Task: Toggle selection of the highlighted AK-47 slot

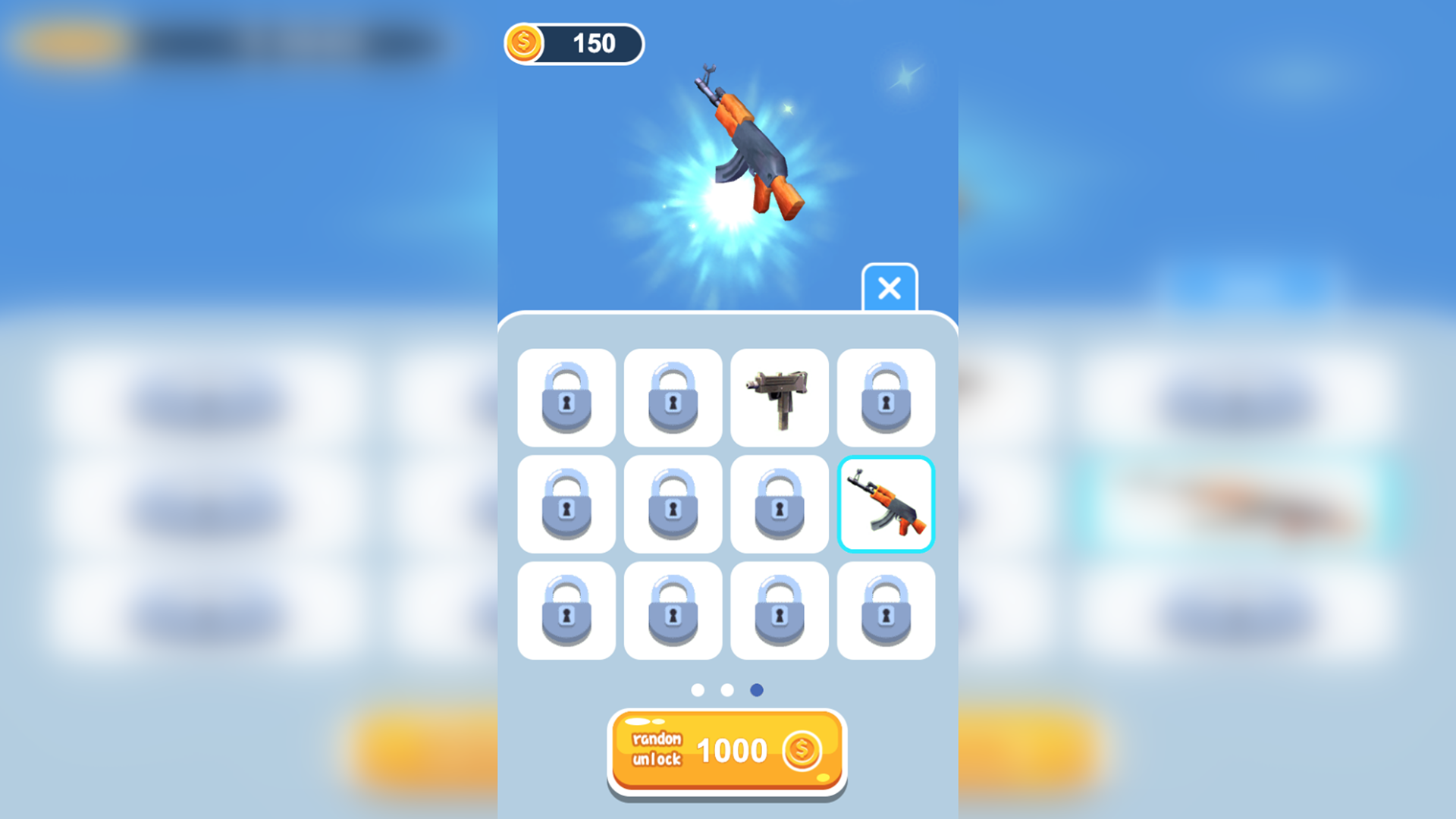Action: pos(886,504)
